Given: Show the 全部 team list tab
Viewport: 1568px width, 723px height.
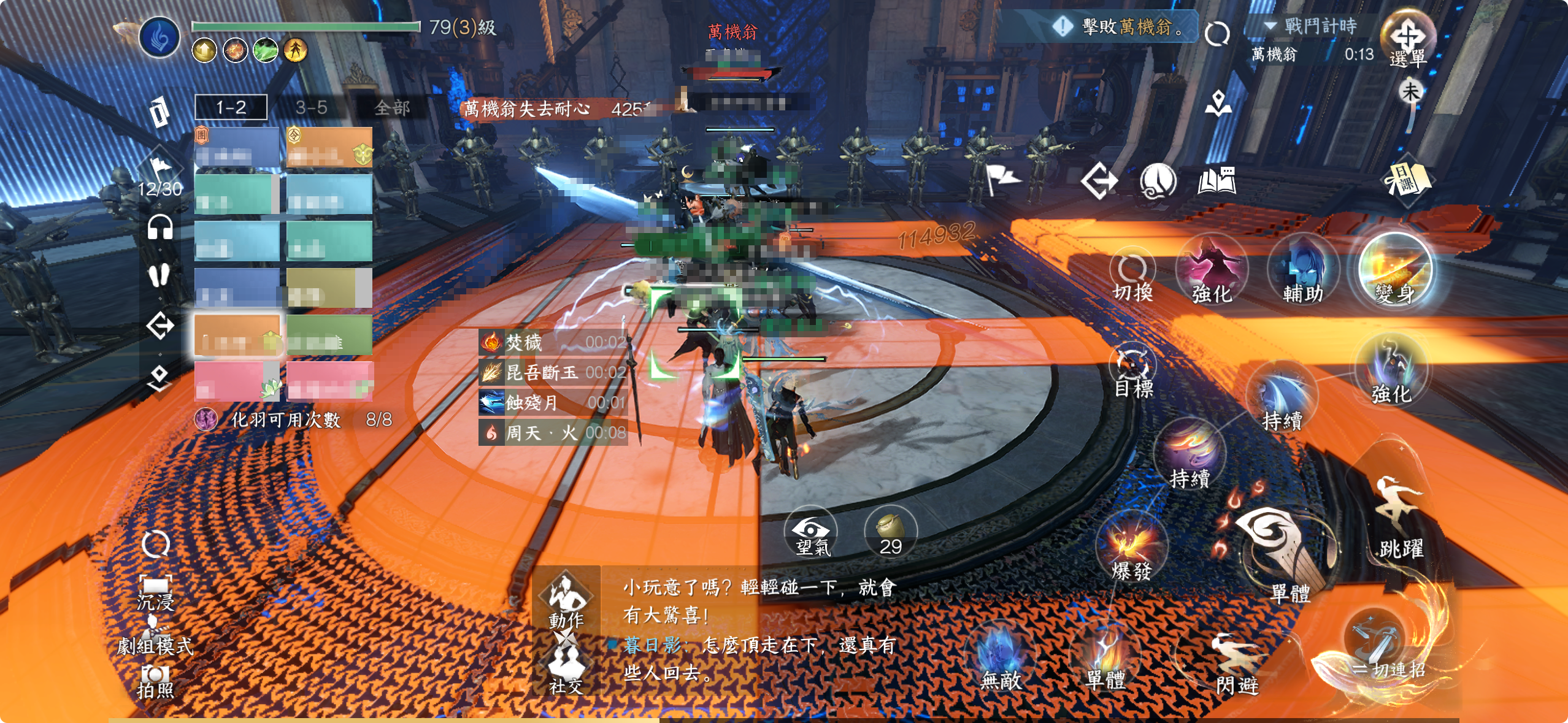Looking at the screenshot, I should (392, 108).
